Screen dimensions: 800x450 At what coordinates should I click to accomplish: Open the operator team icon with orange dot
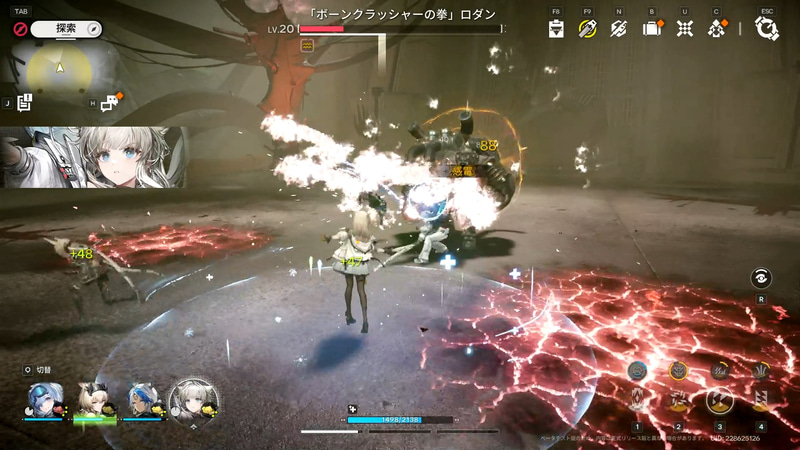coord(716,28)
